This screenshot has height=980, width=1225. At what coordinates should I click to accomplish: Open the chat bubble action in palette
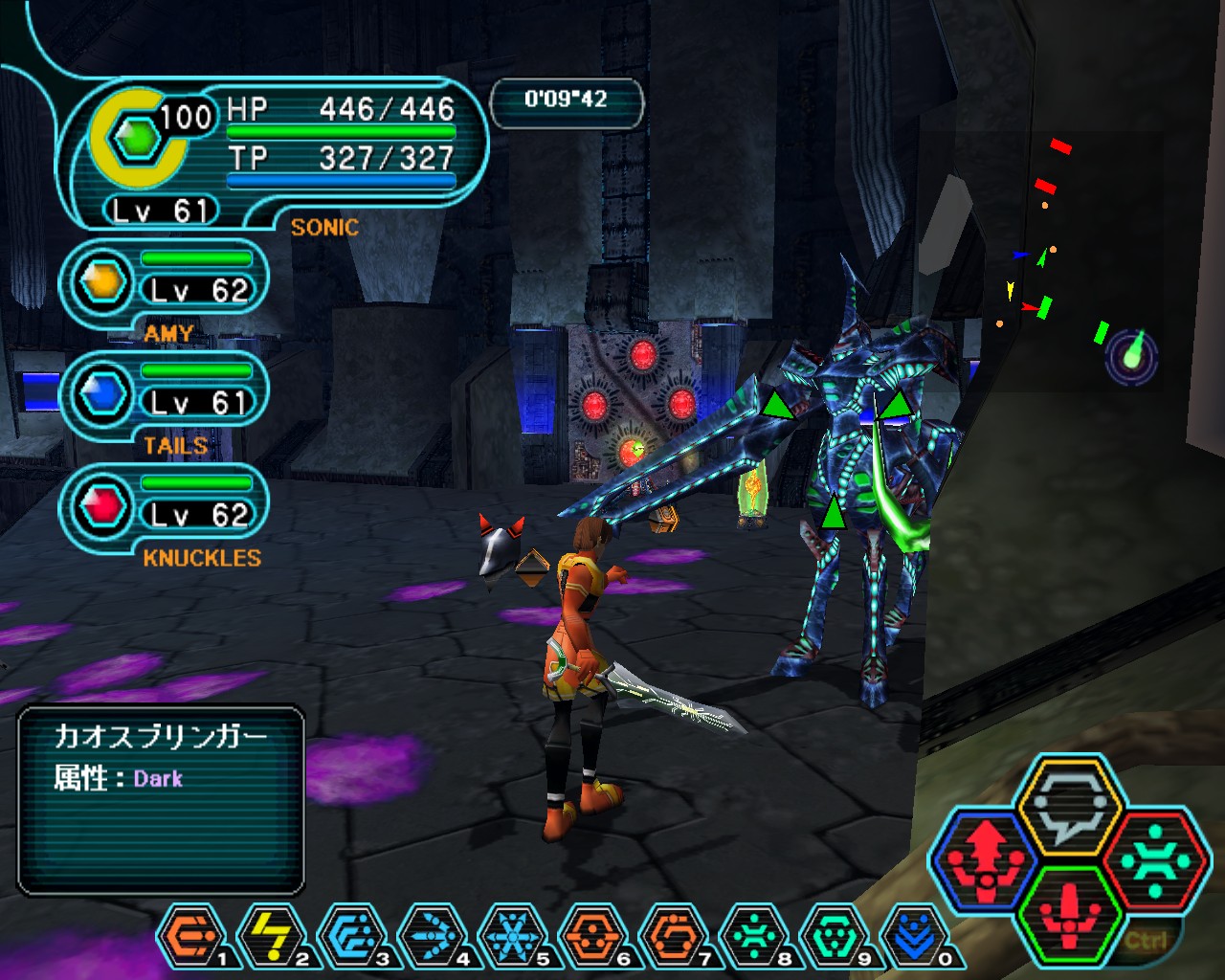[1069, 807]
